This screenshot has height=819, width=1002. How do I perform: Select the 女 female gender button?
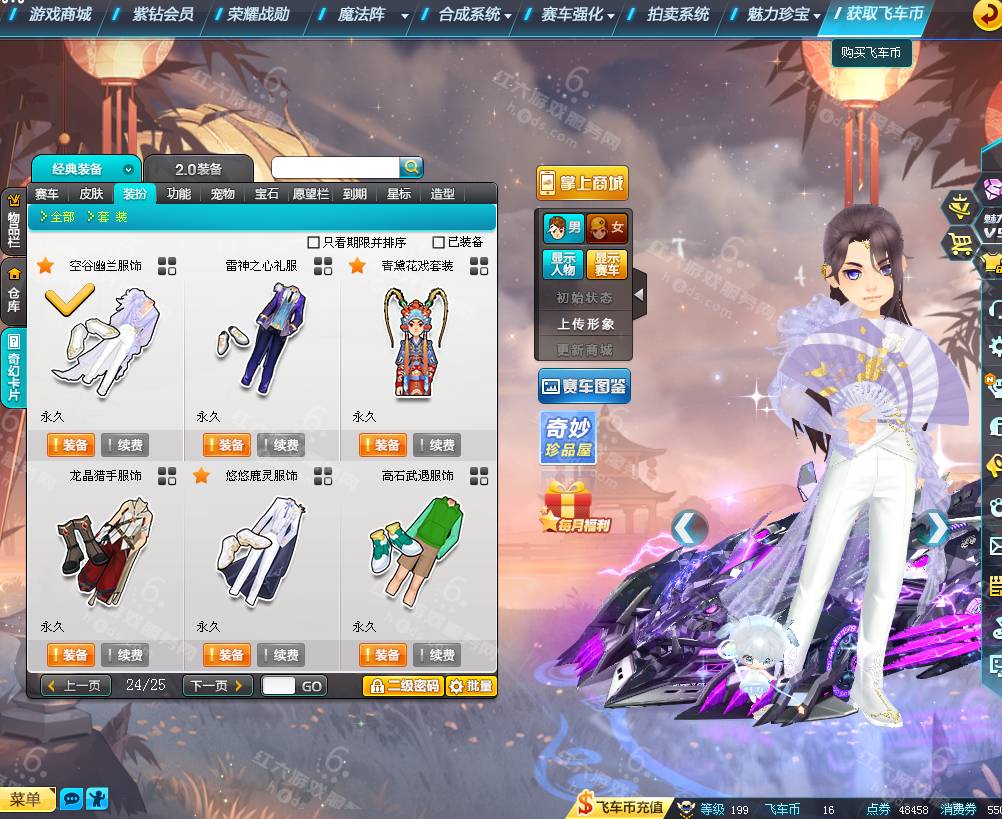pos(607,228)
